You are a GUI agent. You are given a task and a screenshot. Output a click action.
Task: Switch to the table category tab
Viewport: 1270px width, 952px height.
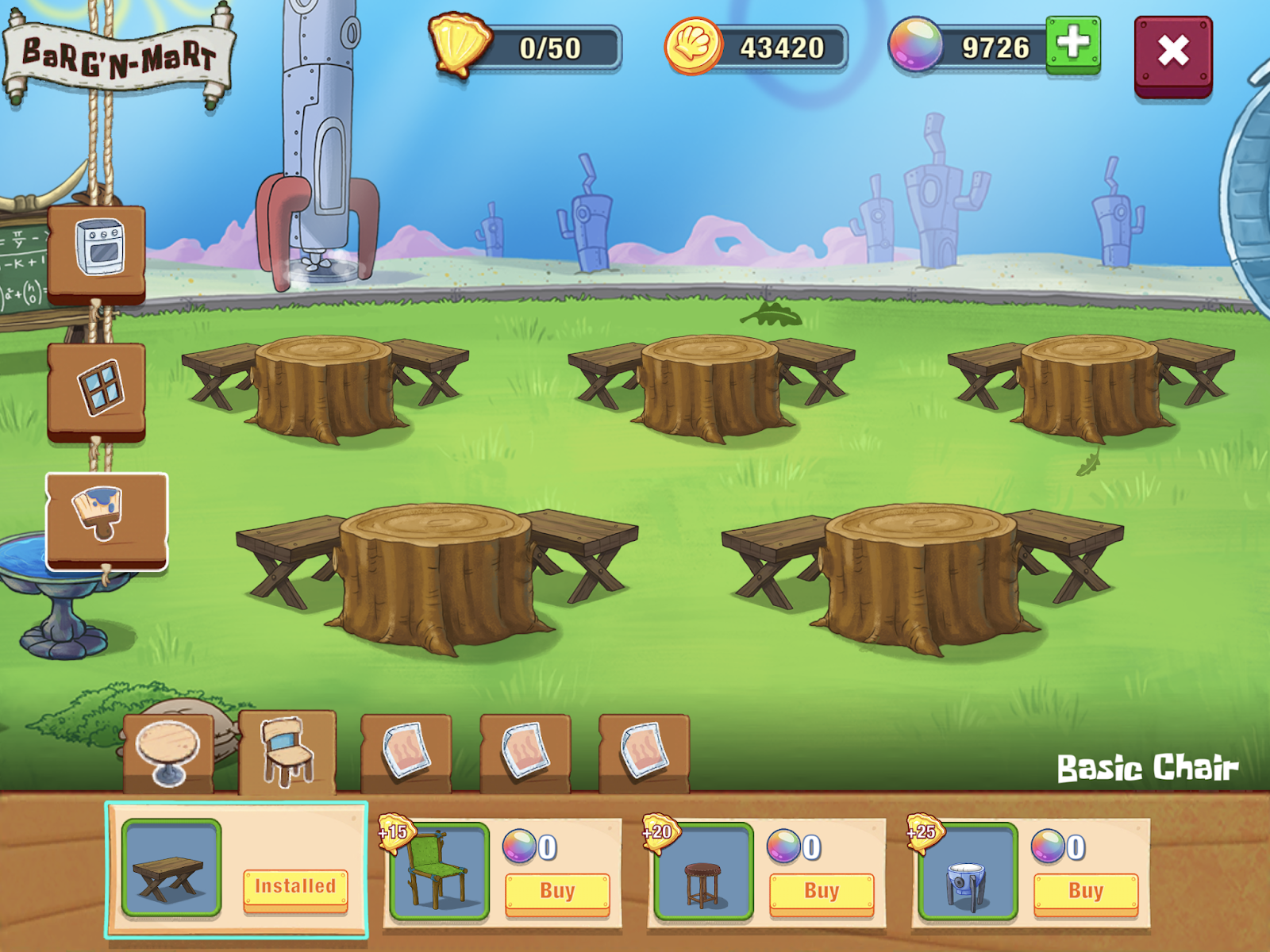(x=167, y=752)
